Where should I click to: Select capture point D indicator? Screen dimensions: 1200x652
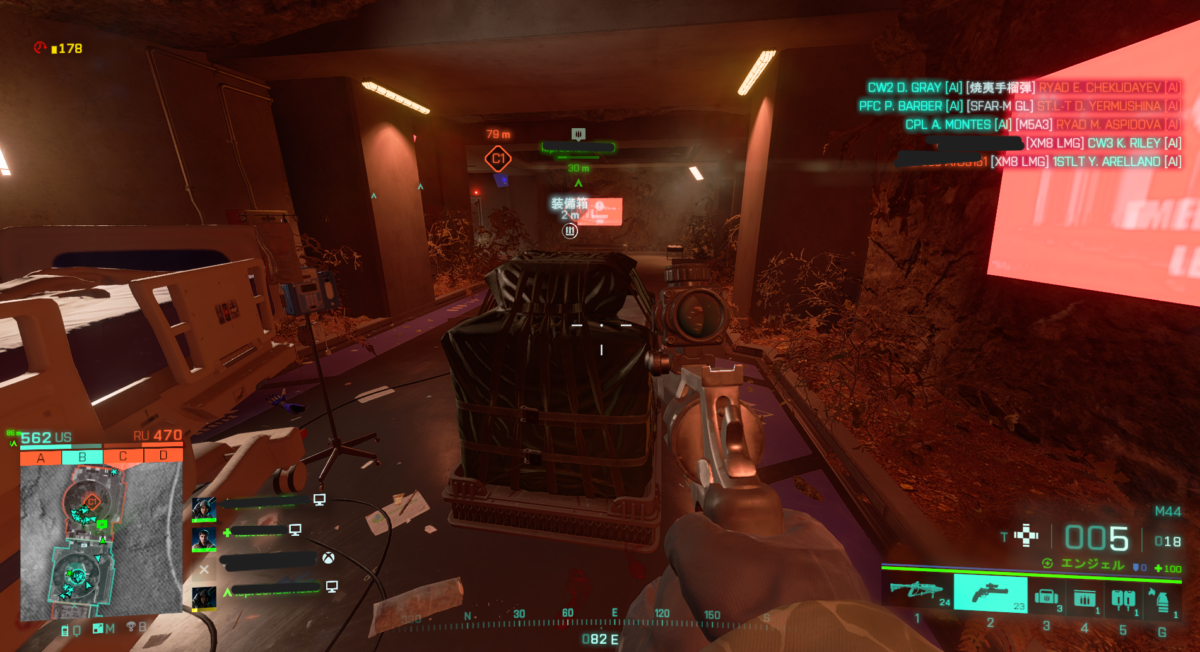click(x=163, y=457)
